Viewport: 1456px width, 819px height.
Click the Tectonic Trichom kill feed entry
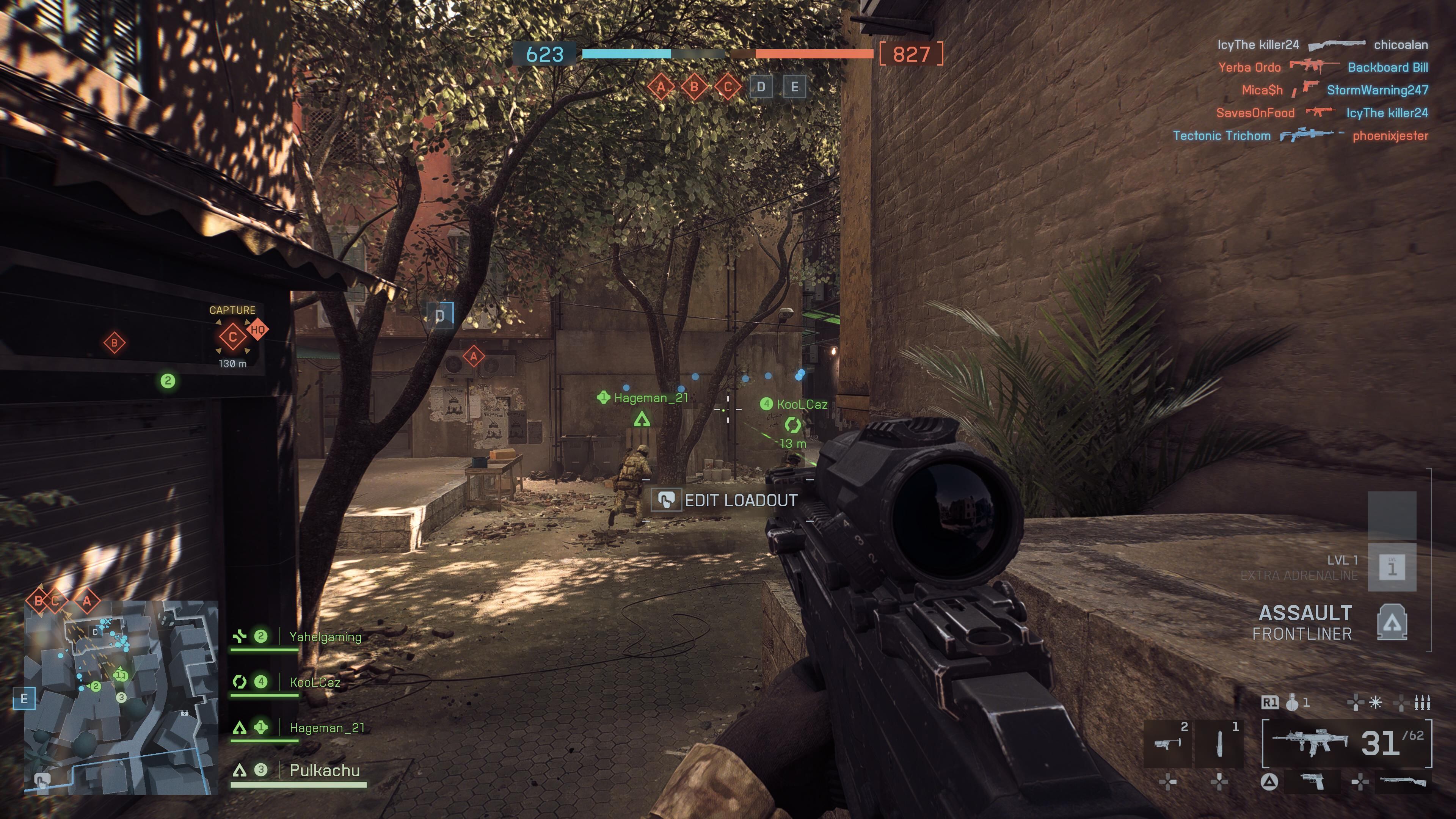pos(1221,136)
